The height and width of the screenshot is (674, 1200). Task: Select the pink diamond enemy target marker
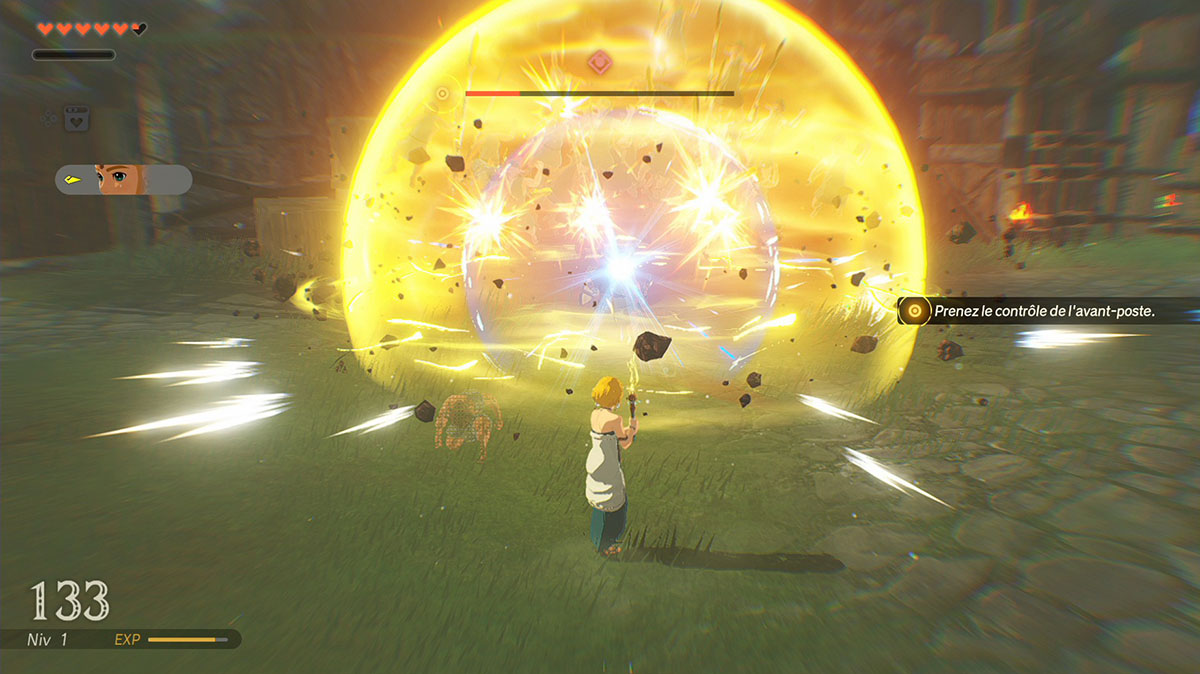(x=598, y=60)
